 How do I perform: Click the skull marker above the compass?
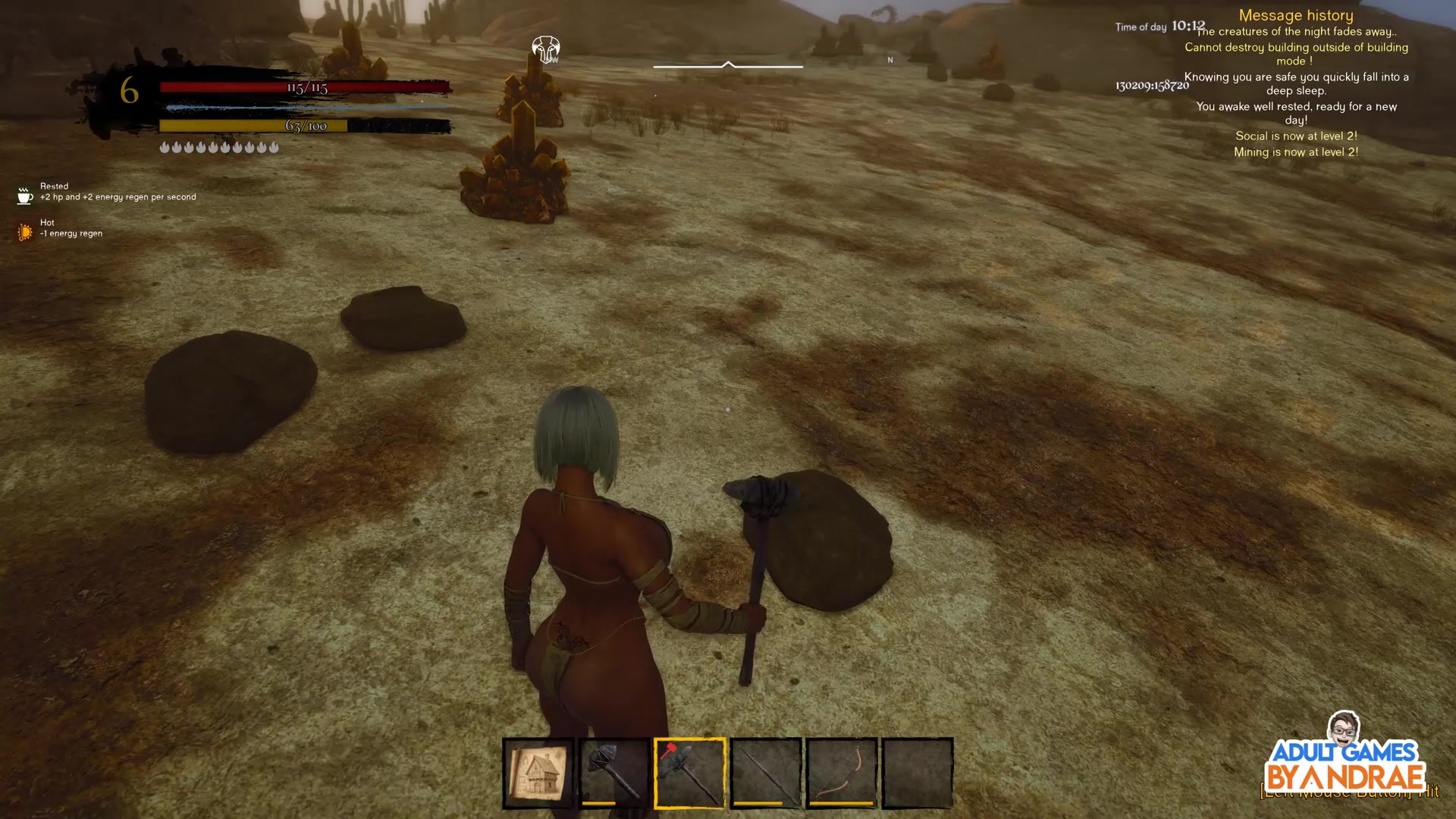tap(545, 50)
